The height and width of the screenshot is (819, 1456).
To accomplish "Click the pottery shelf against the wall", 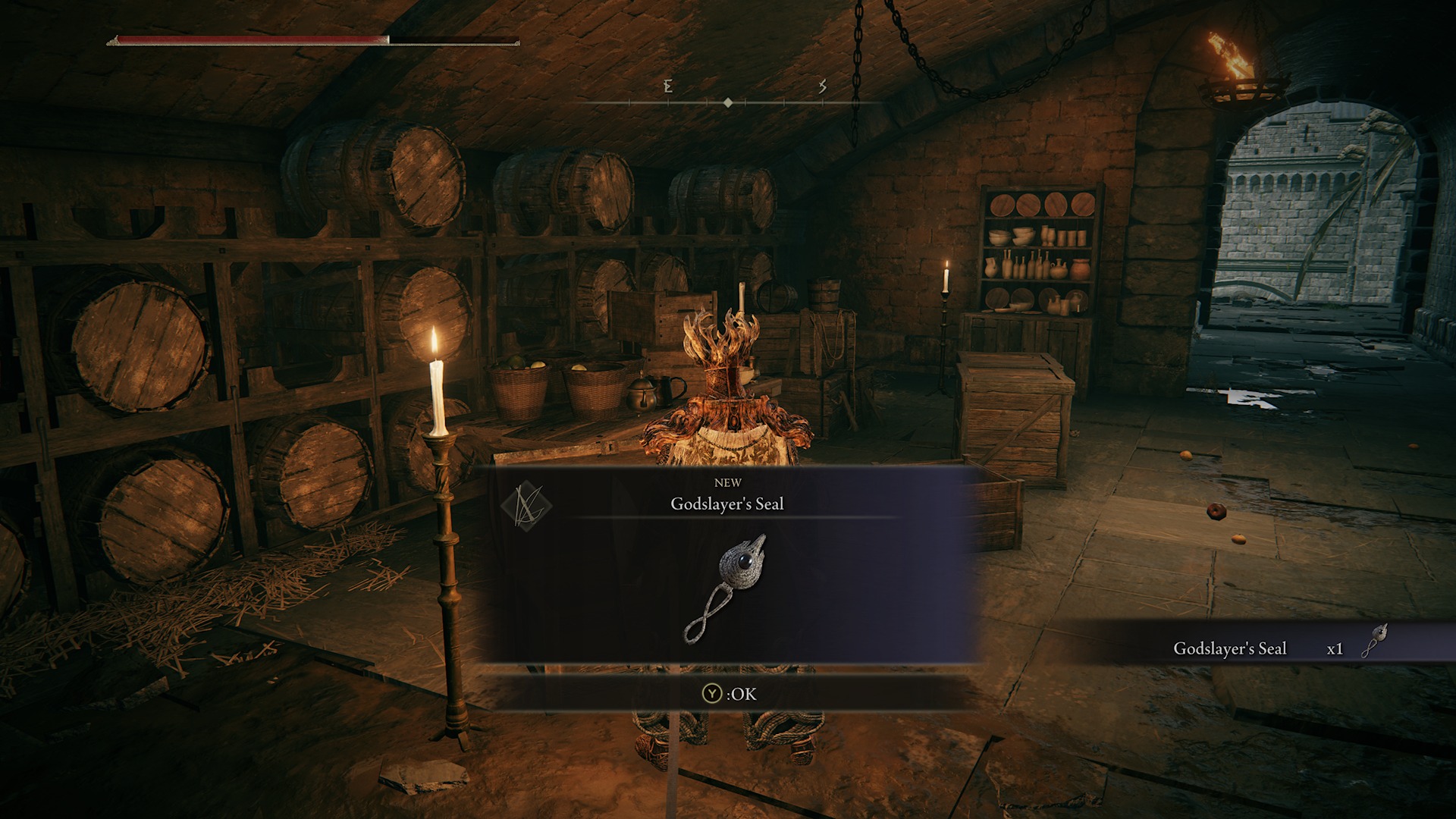I will pyautogui.click(x=1039, y=250).
